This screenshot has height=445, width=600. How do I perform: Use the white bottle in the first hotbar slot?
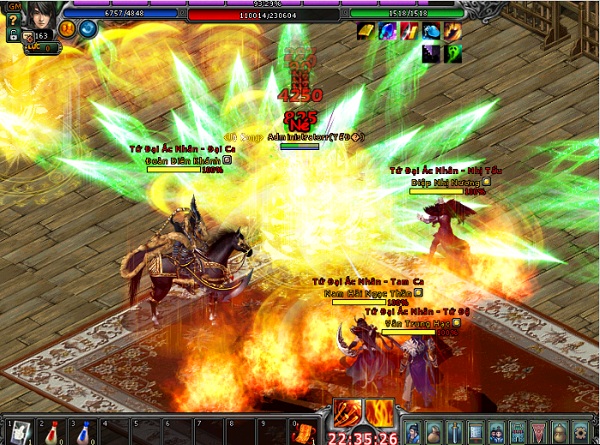tap(18, 431)
